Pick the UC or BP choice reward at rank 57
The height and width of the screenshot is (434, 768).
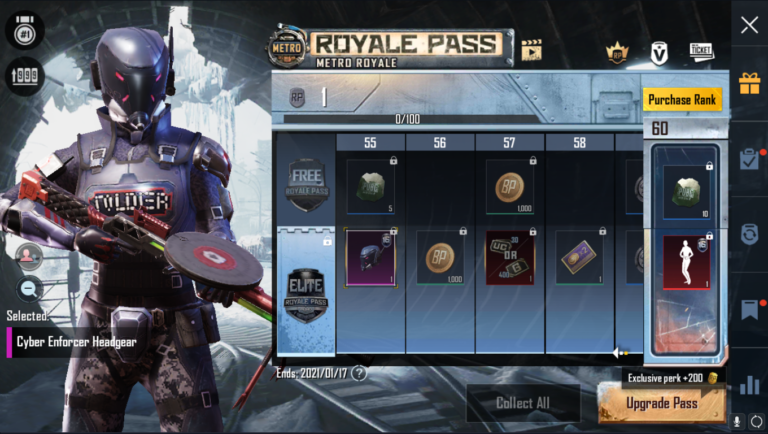pos(510,257)
